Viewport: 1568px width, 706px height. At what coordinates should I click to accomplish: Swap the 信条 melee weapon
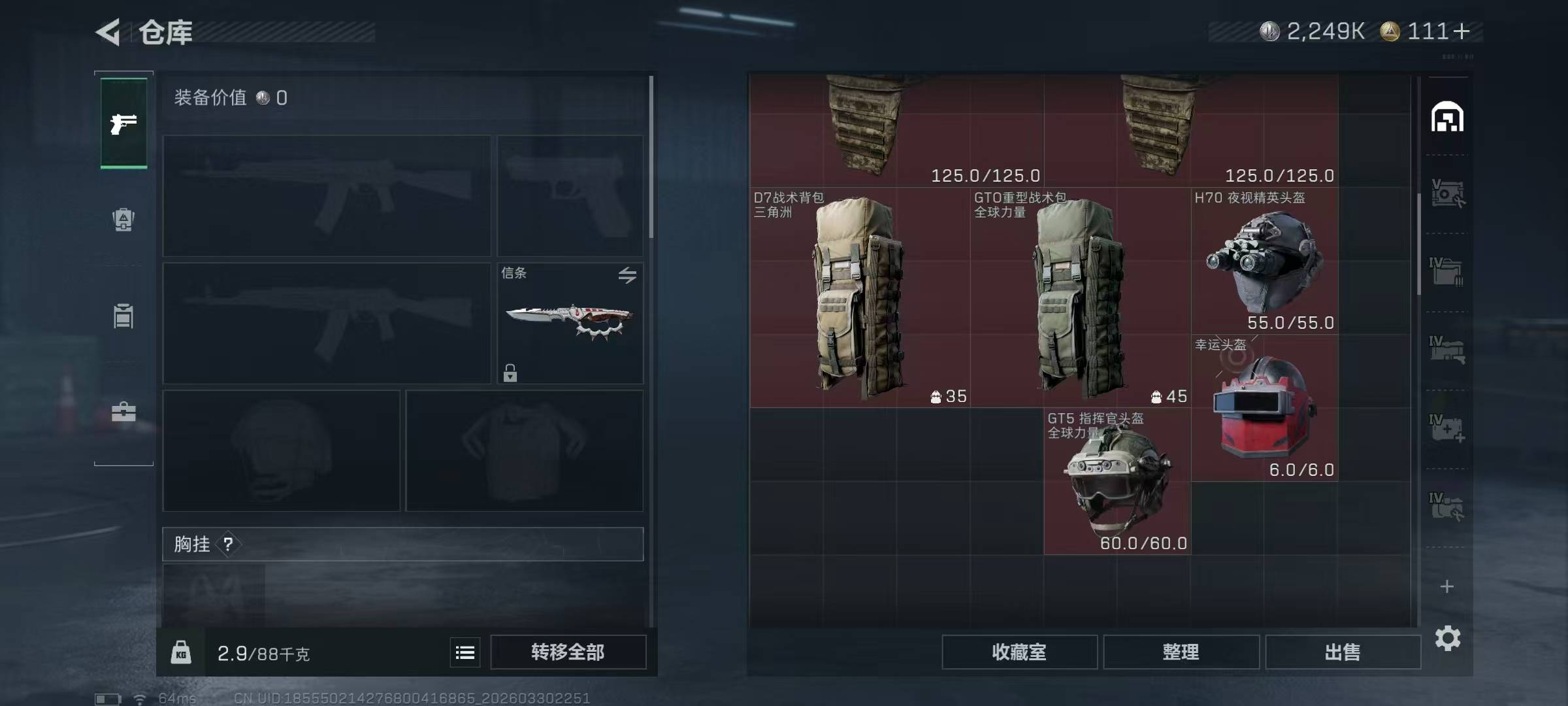tap(627, 275)
